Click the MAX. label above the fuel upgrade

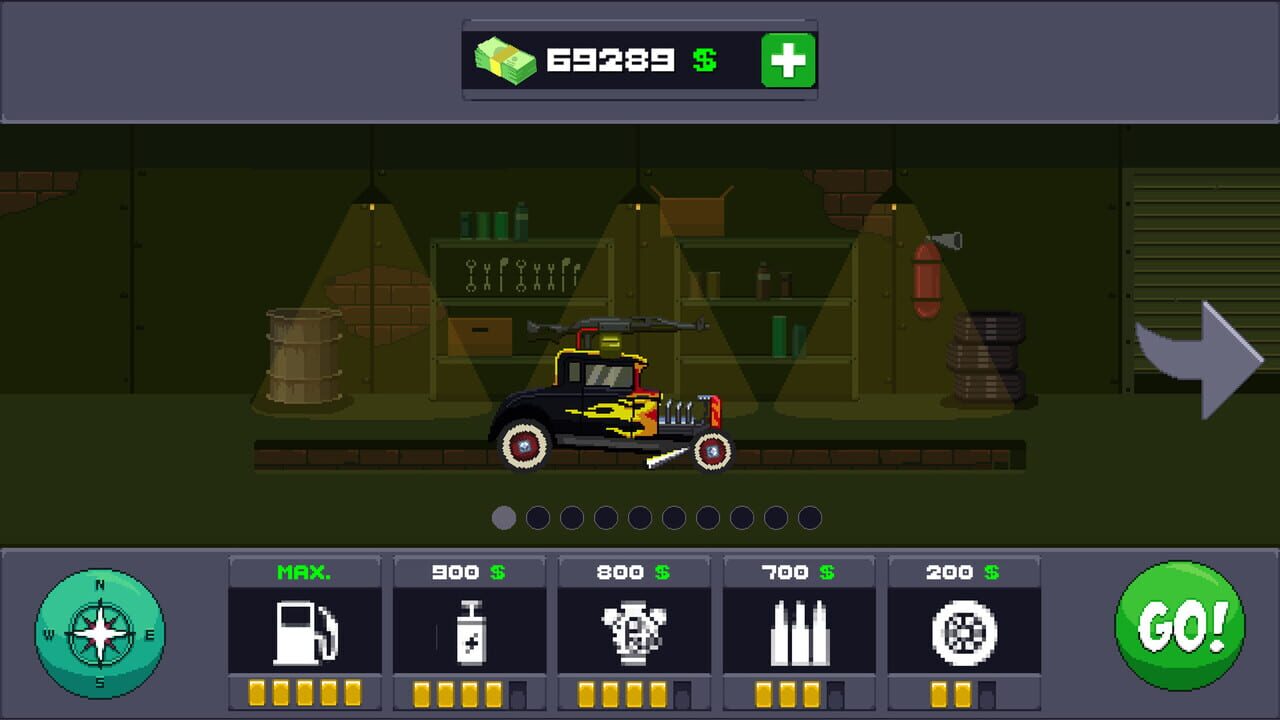(x=304, y=572)
